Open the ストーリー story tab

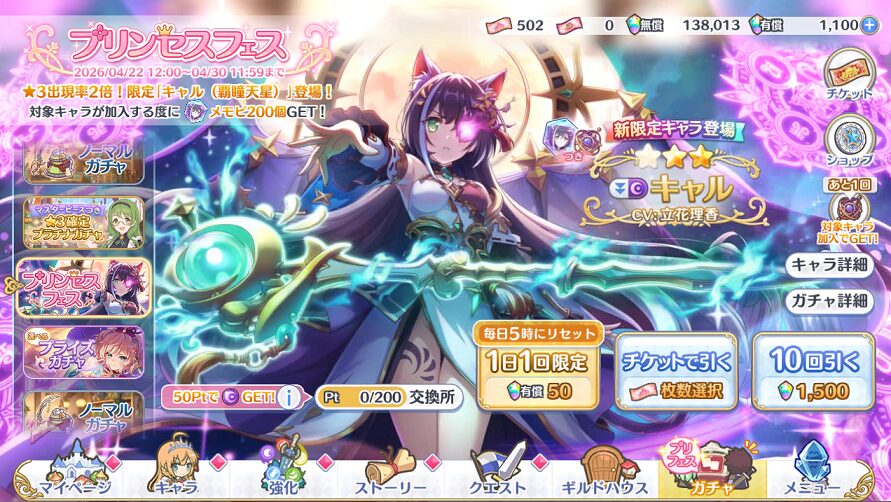[392, 474]
